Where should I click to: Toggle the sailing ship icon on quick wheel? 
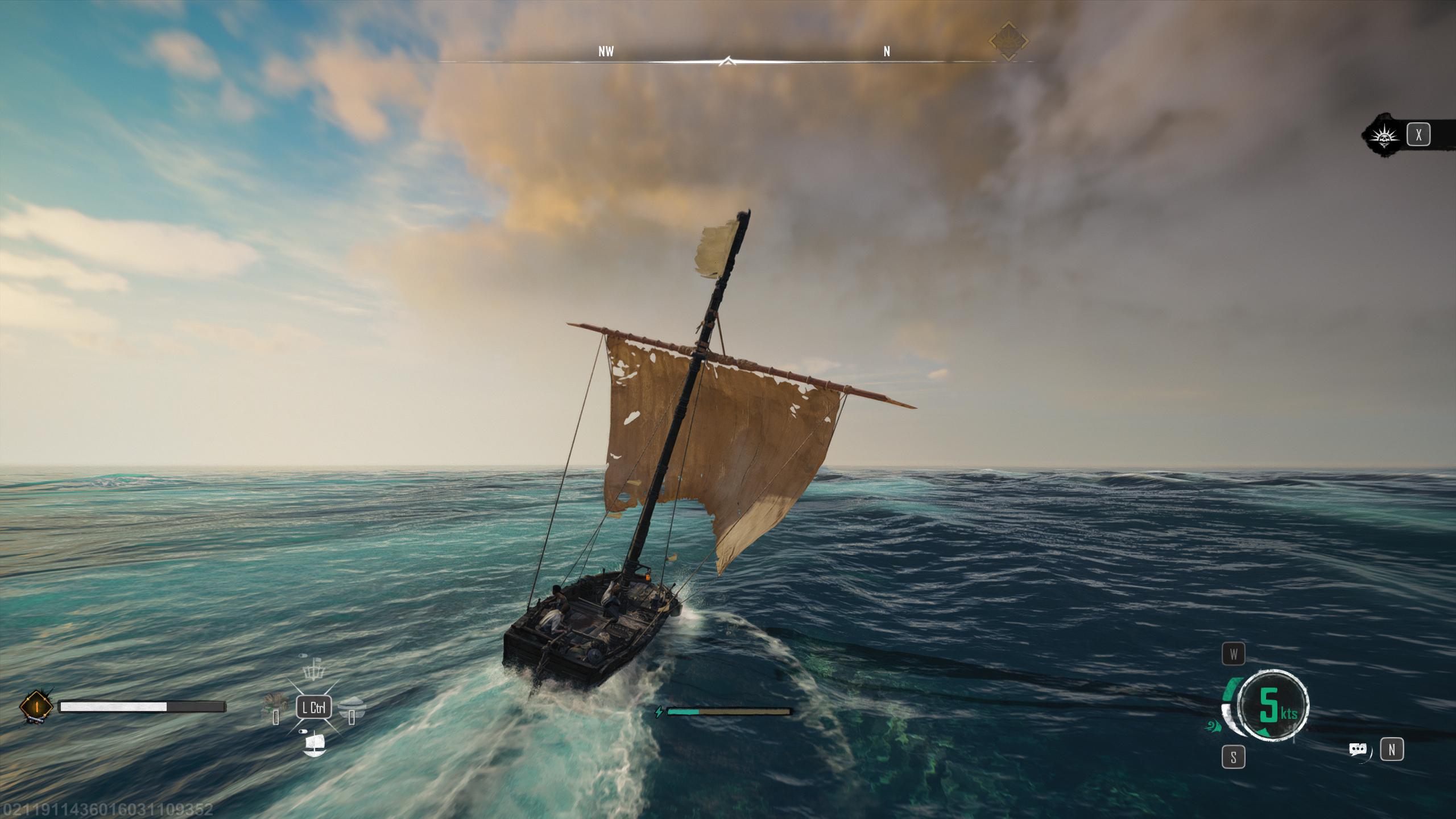click(x=314, y=744)
